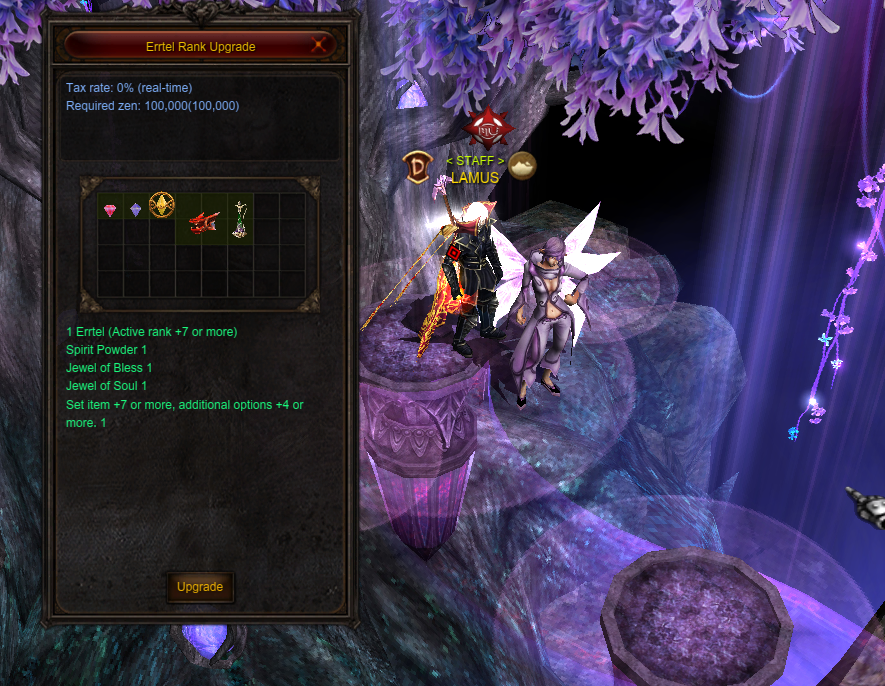Select the pink jewel in the grid
This screenshot has height=686, width=885.
(x=110, y=209)
